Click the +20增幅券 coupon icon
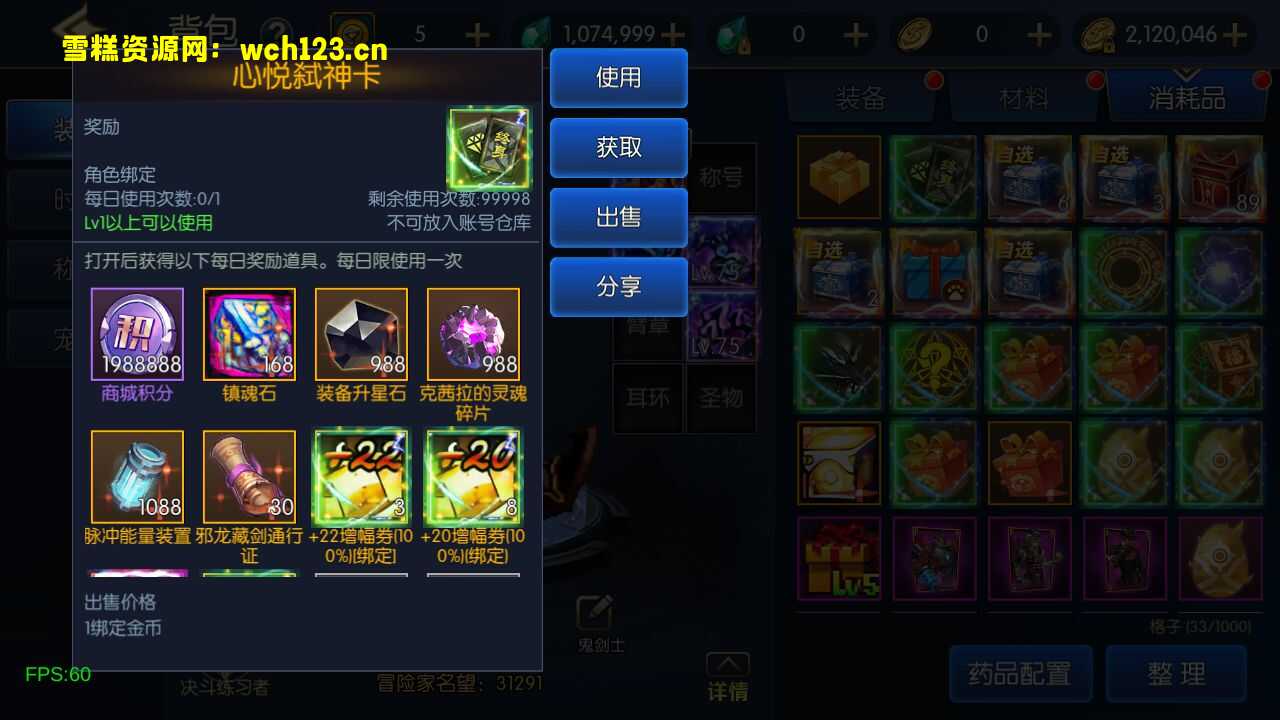1280x720 pixels. click(473, 474)
